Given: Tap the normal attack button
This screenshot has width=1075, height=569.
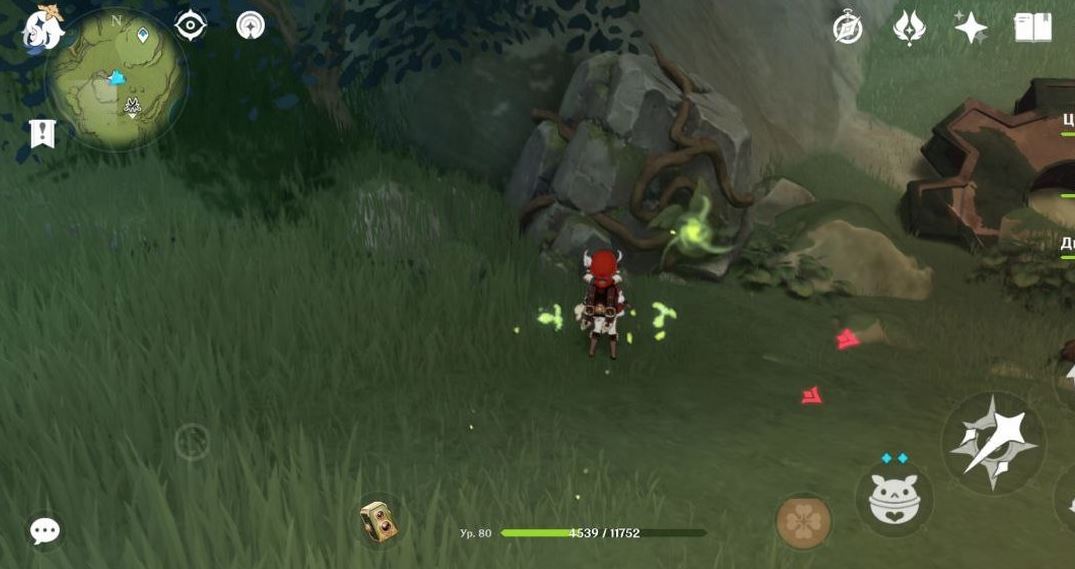Looking at the screenshot, I should click(x=992, y=441).
